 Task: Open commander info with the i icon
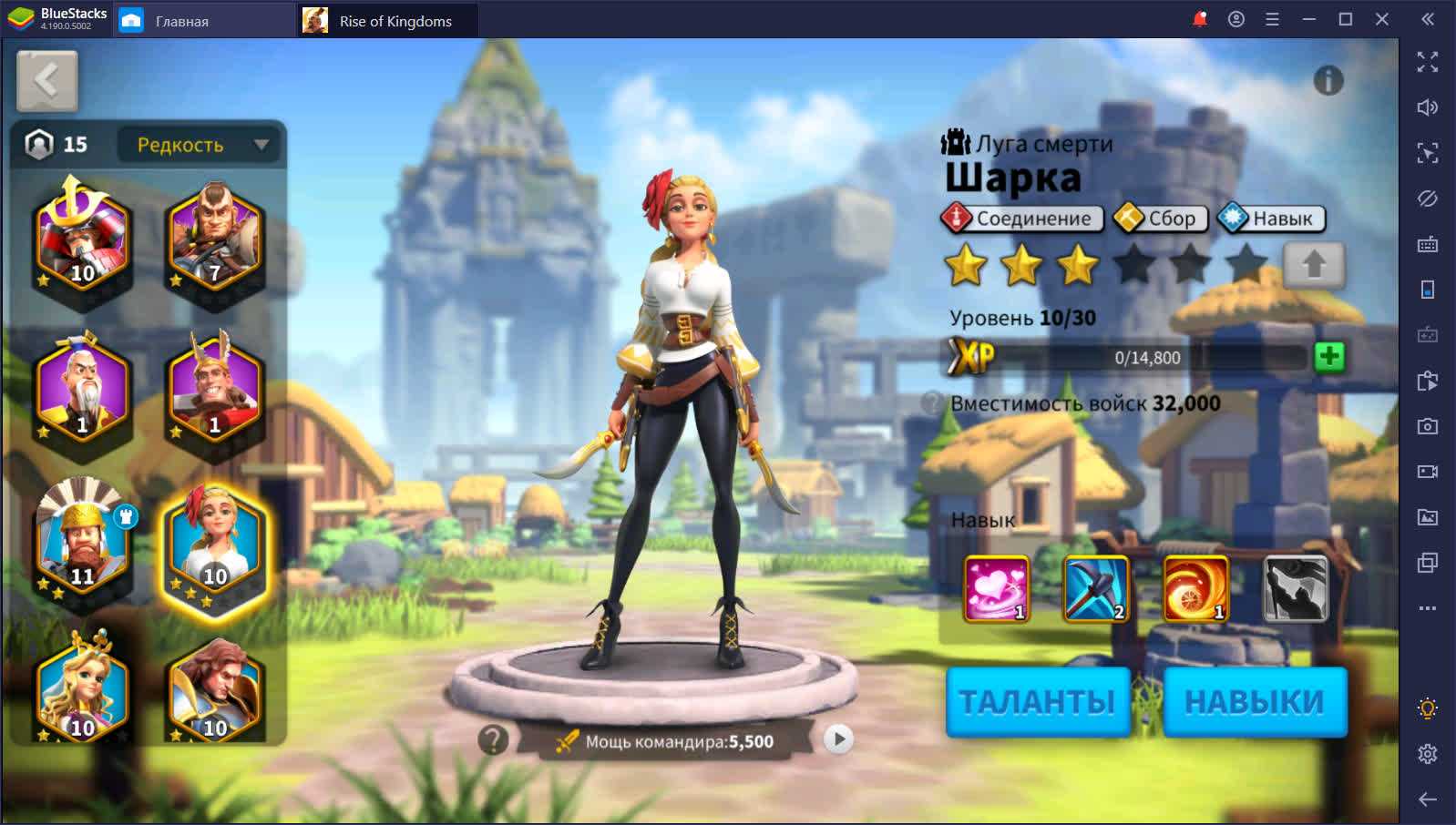(x=1328, y=81)
